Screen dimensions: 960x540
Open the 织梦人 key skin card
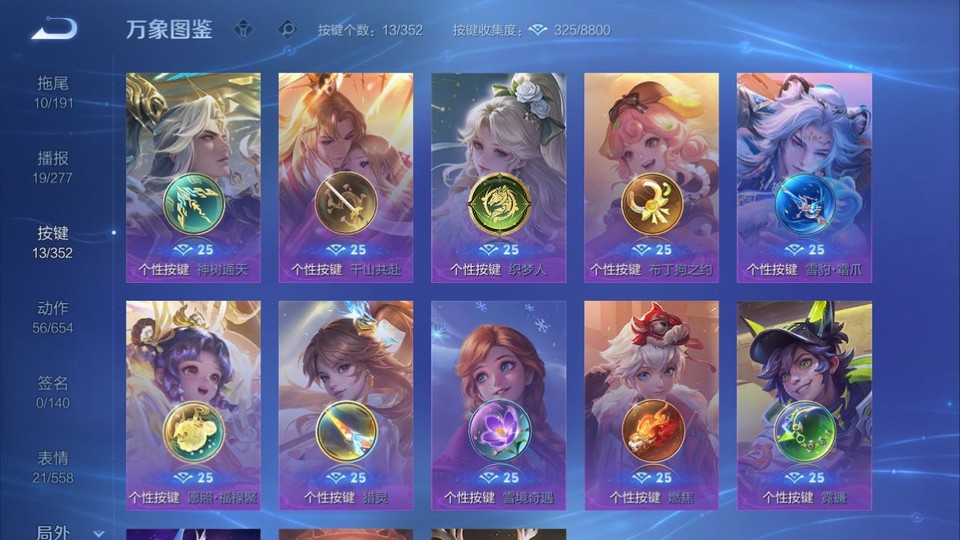(x=498, y=177)
